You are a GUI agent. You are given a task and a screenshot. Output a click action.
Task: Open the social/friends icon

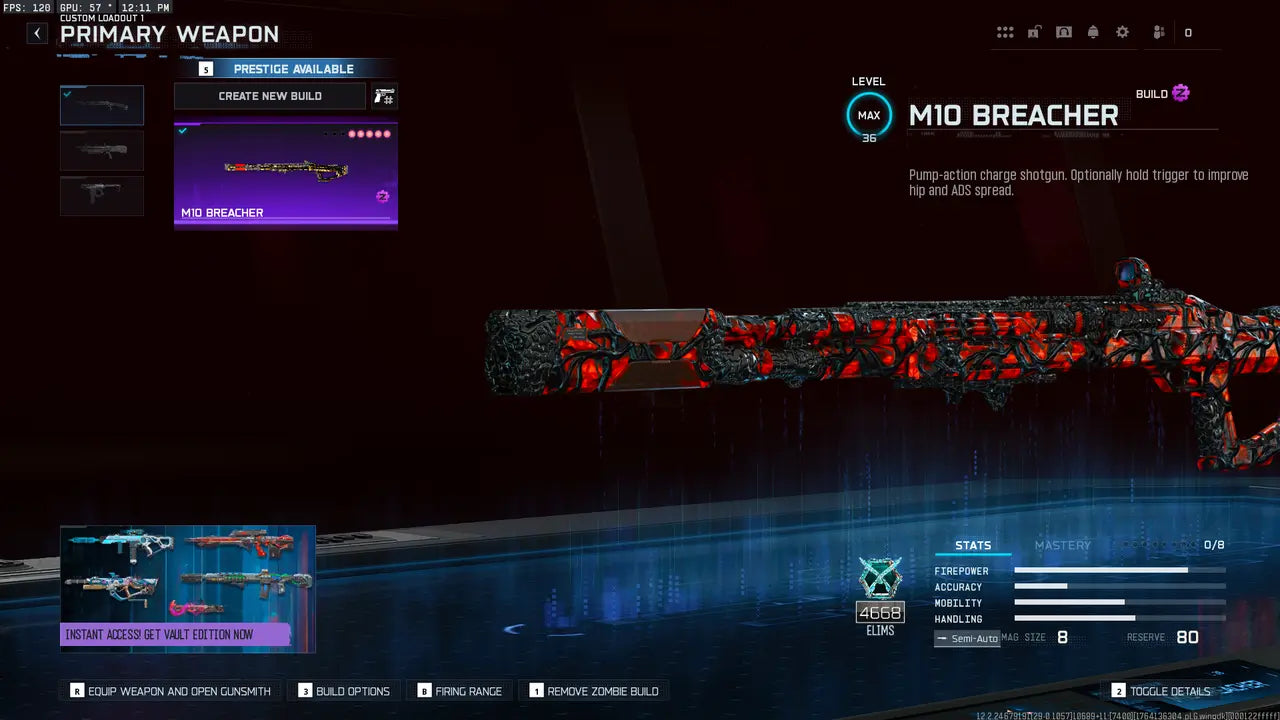point(1157,31)
